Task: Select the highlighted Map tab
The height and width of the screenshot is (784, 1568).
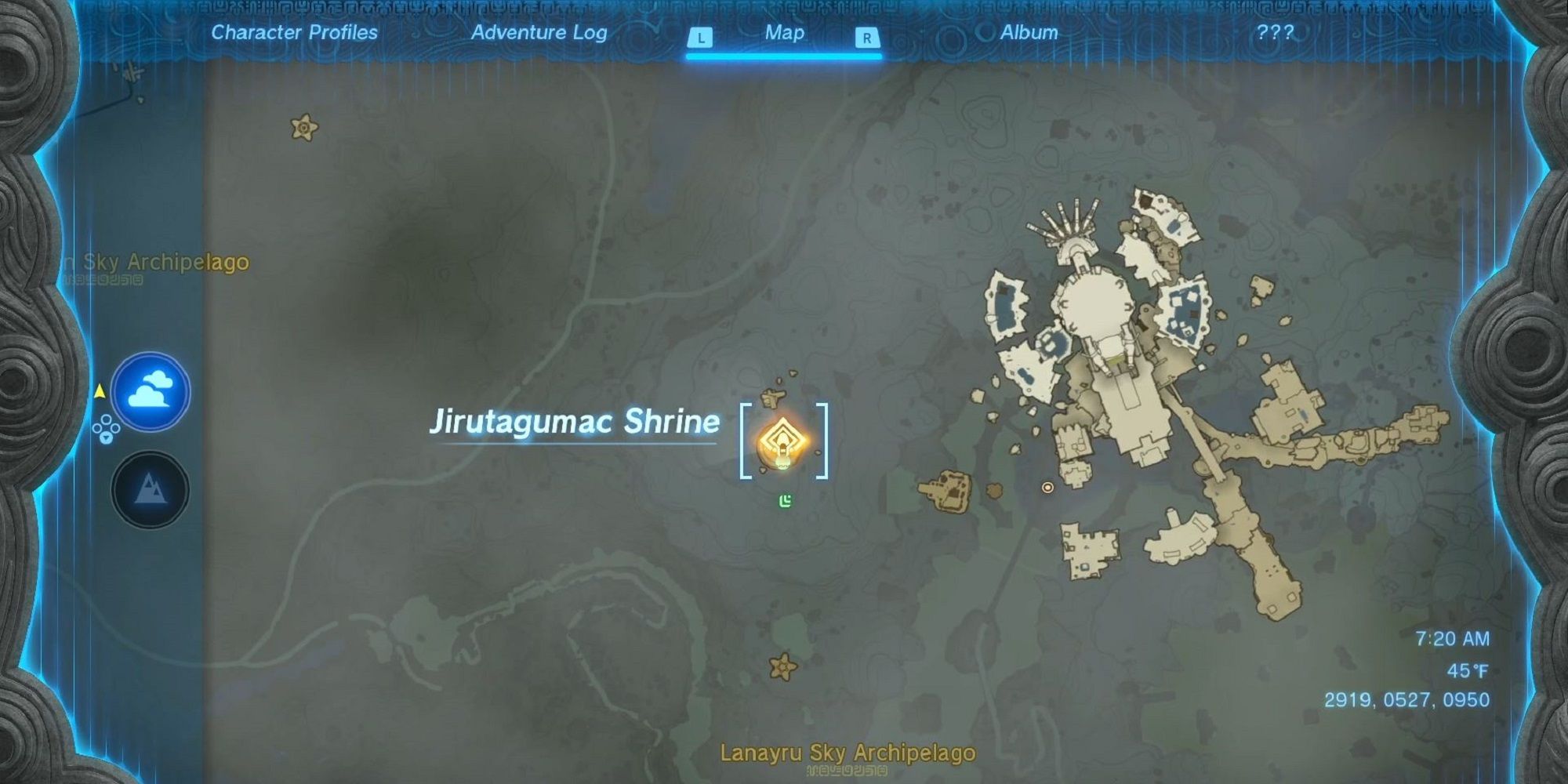Action: [783, 32]
